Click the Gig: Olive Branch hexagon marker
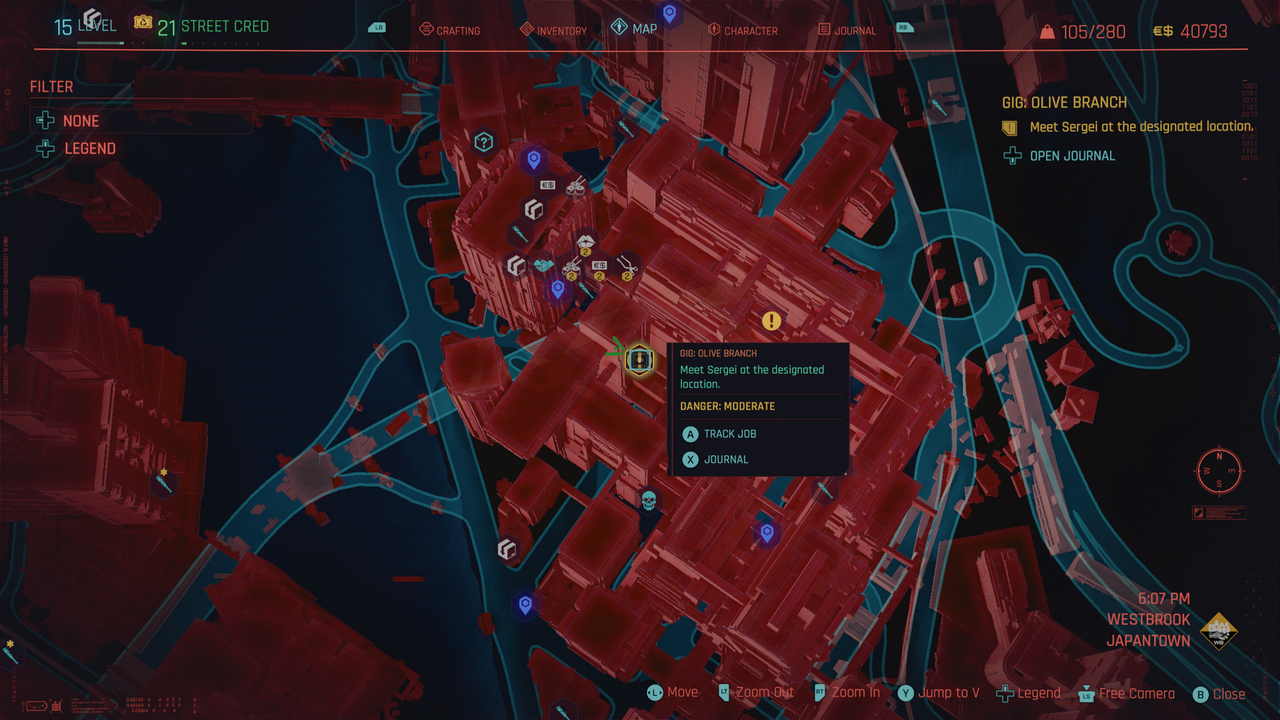Image resolution: width=1280 pixels, height=720 pixels. (640, 360)
